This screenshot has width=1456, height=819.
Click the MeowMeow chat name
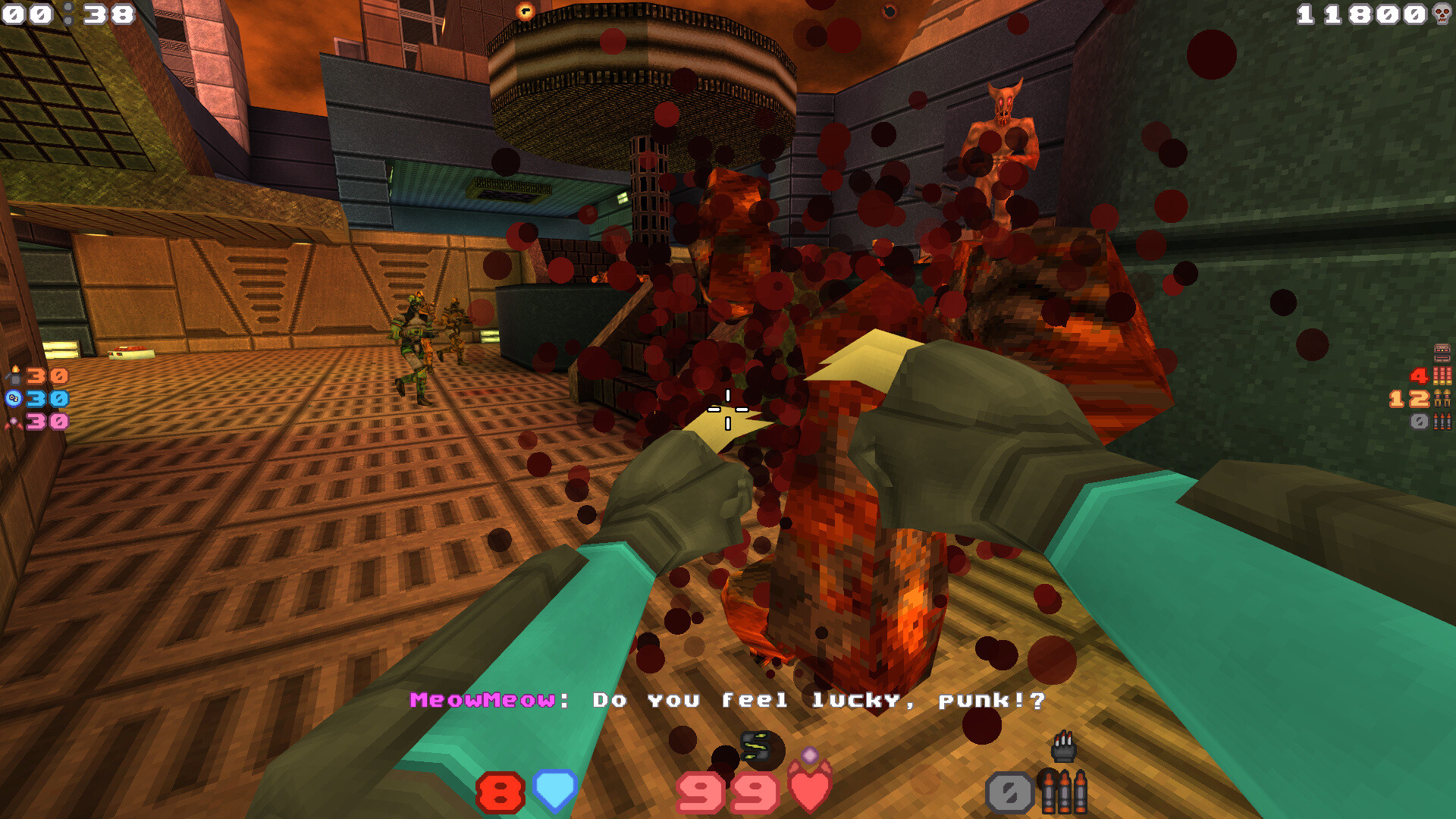pyautogui.click(x=485, y=701)
